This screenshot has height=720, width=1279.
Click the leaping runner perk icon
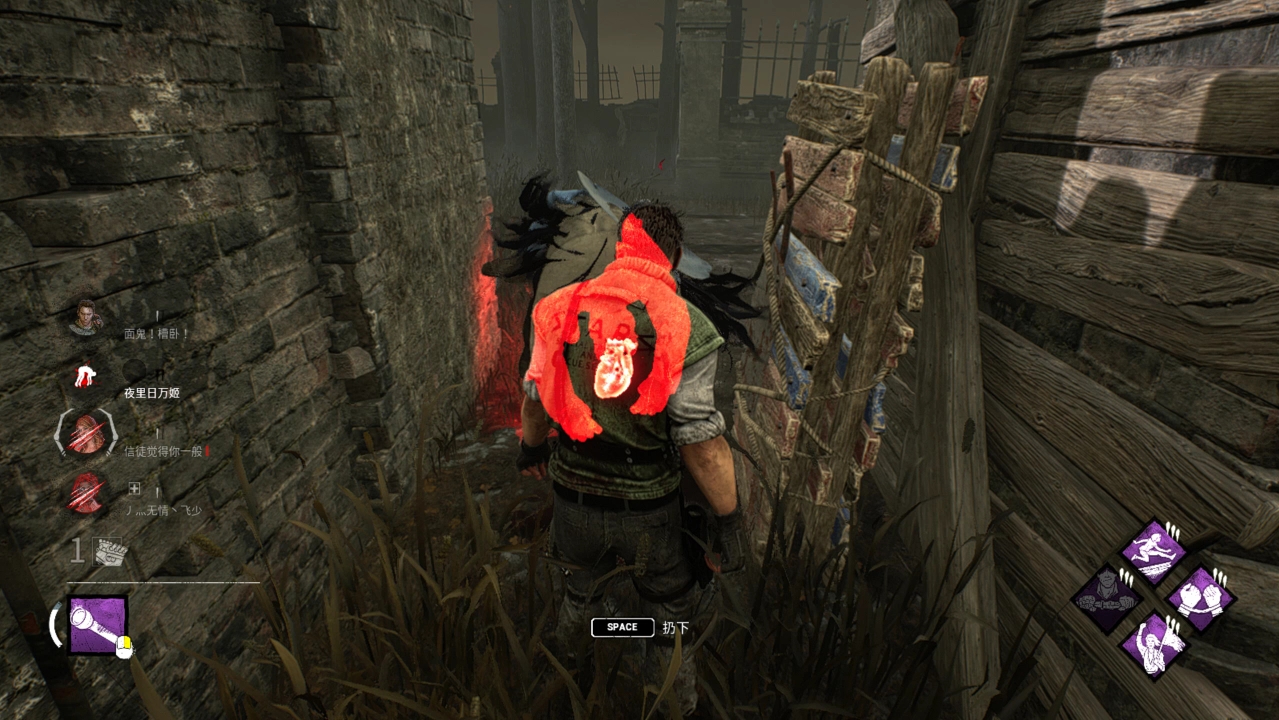[1153, 552]
